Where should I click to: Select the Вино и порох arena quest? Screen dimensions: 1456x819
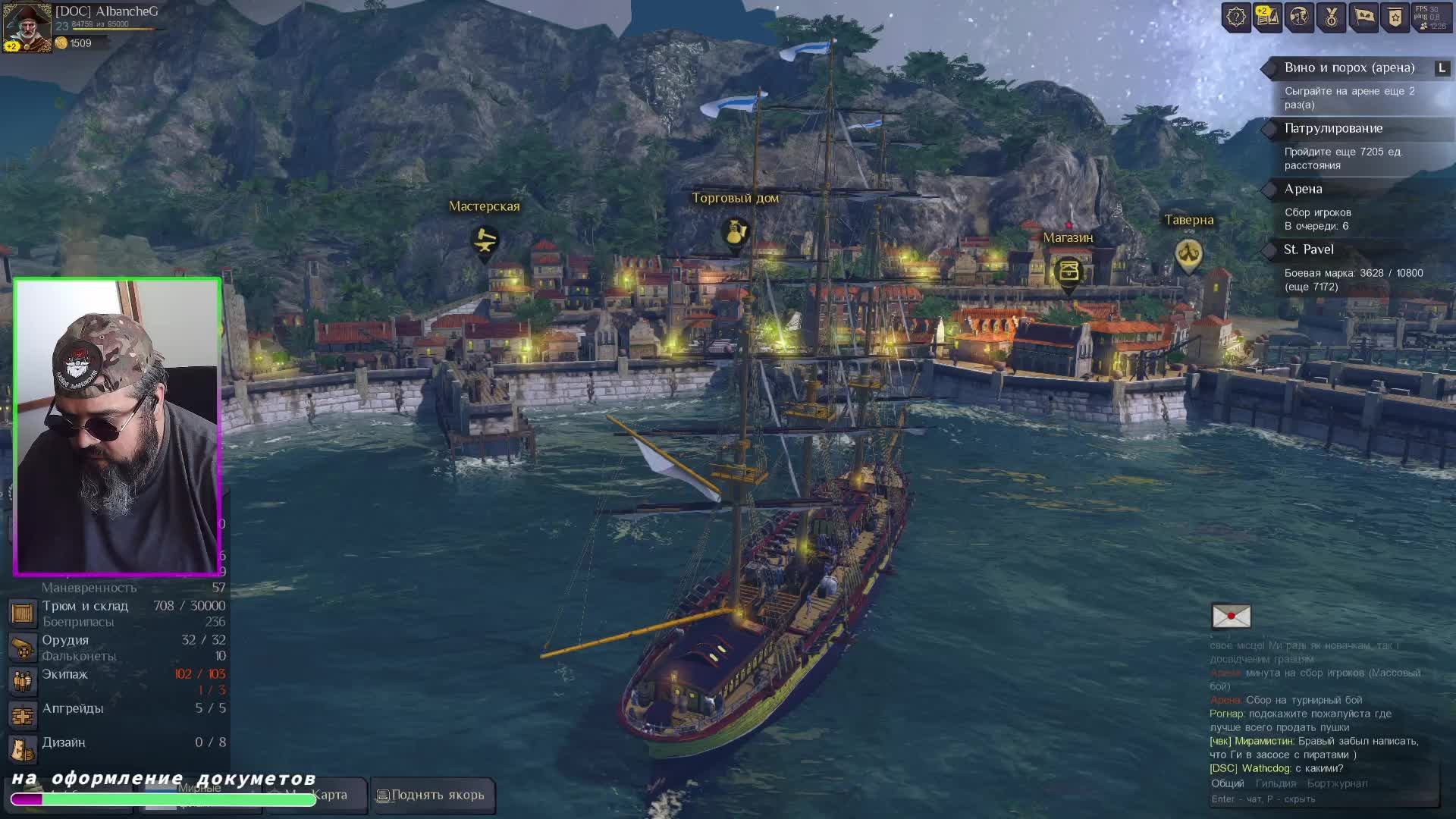coord(1349,68)
